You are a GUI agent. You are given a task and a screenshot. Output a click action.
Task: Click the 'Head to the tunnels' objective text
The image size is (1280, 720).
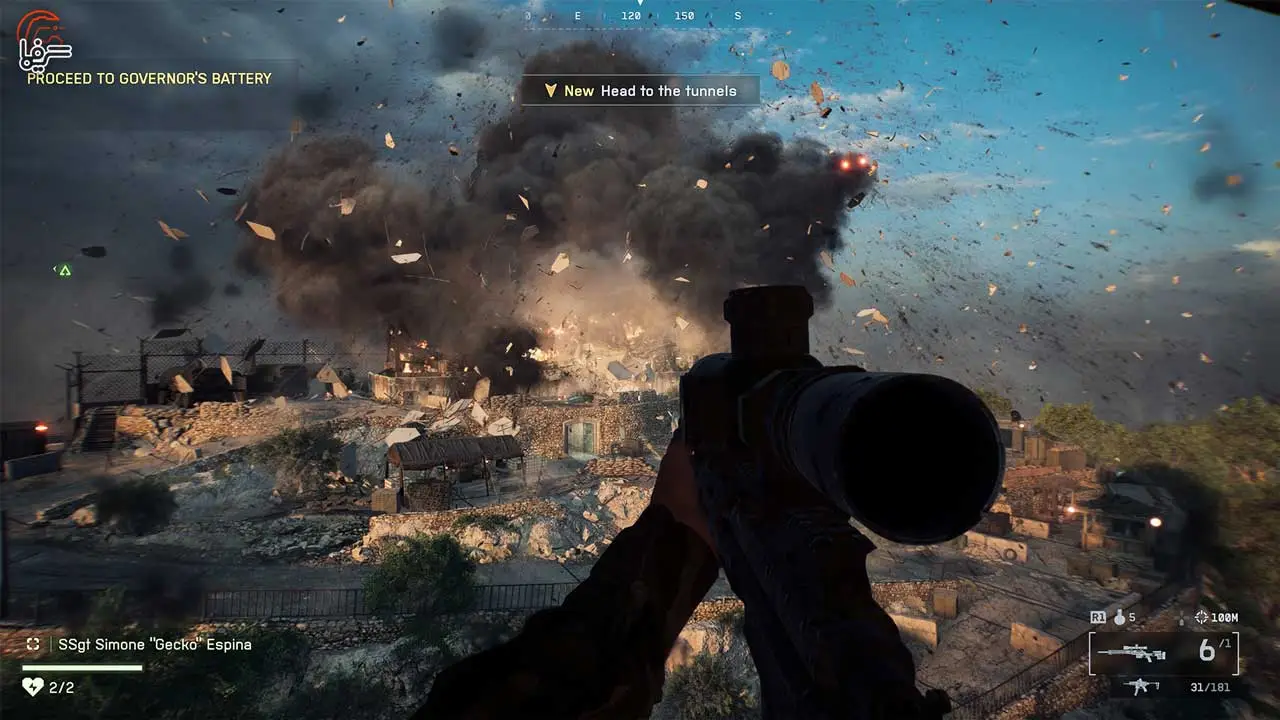[x=667, y=90]
